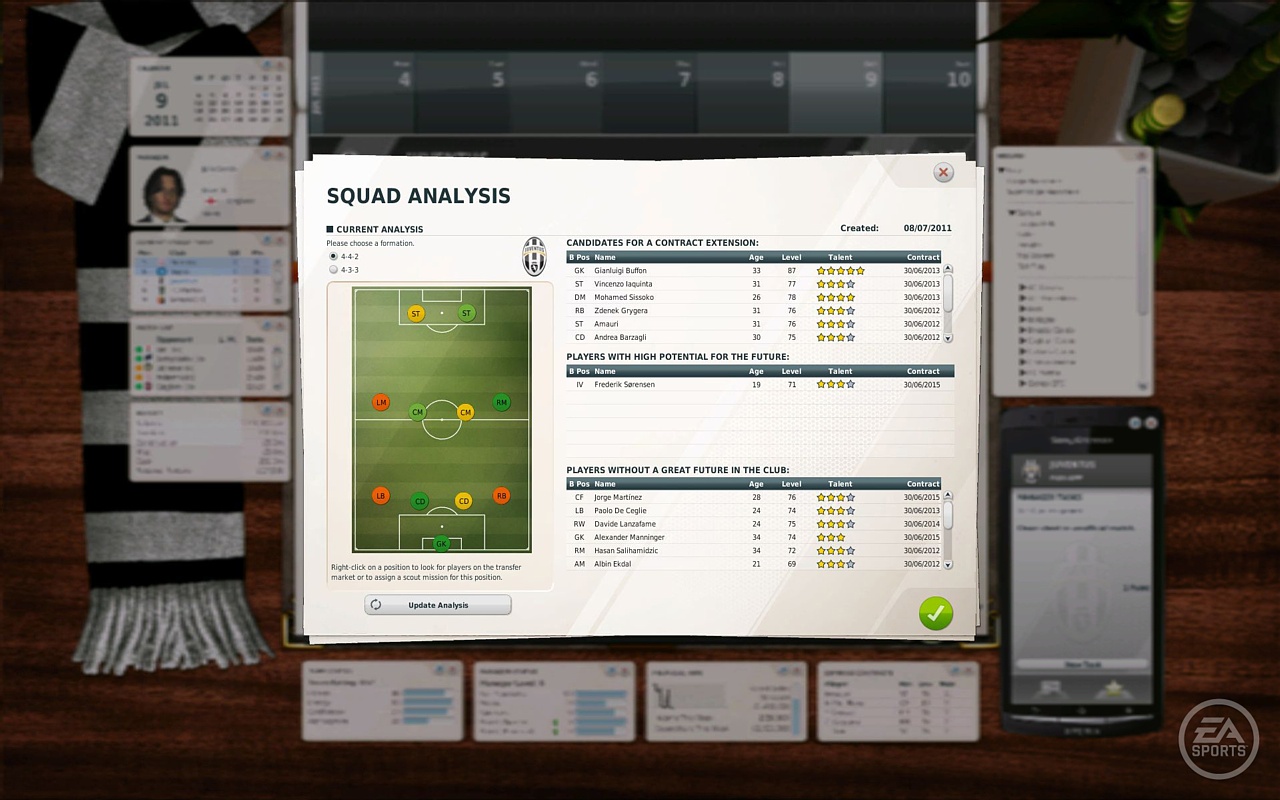Select the GK position marker on the pitch
This screenshot has height=800, width=1280.
coord(439,543)
